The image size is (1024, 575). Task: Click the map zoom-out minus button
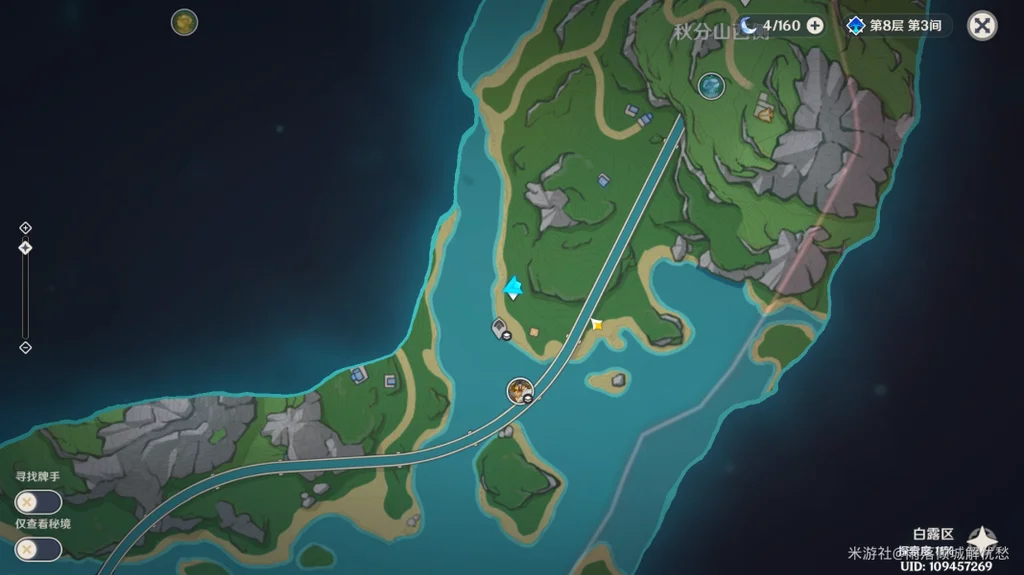click(x=26, y=347)
